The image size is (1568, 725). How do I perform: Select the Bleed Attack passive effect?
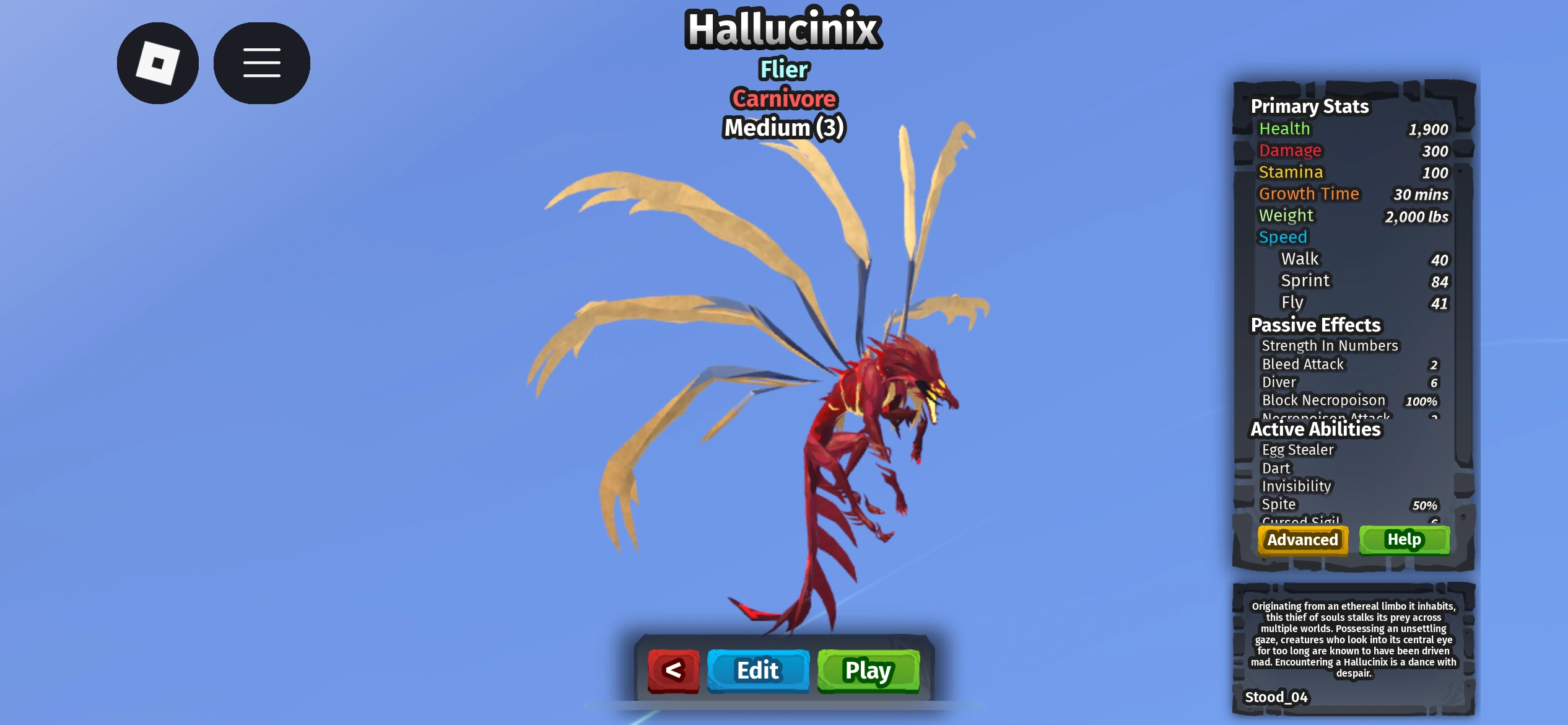1303,364
